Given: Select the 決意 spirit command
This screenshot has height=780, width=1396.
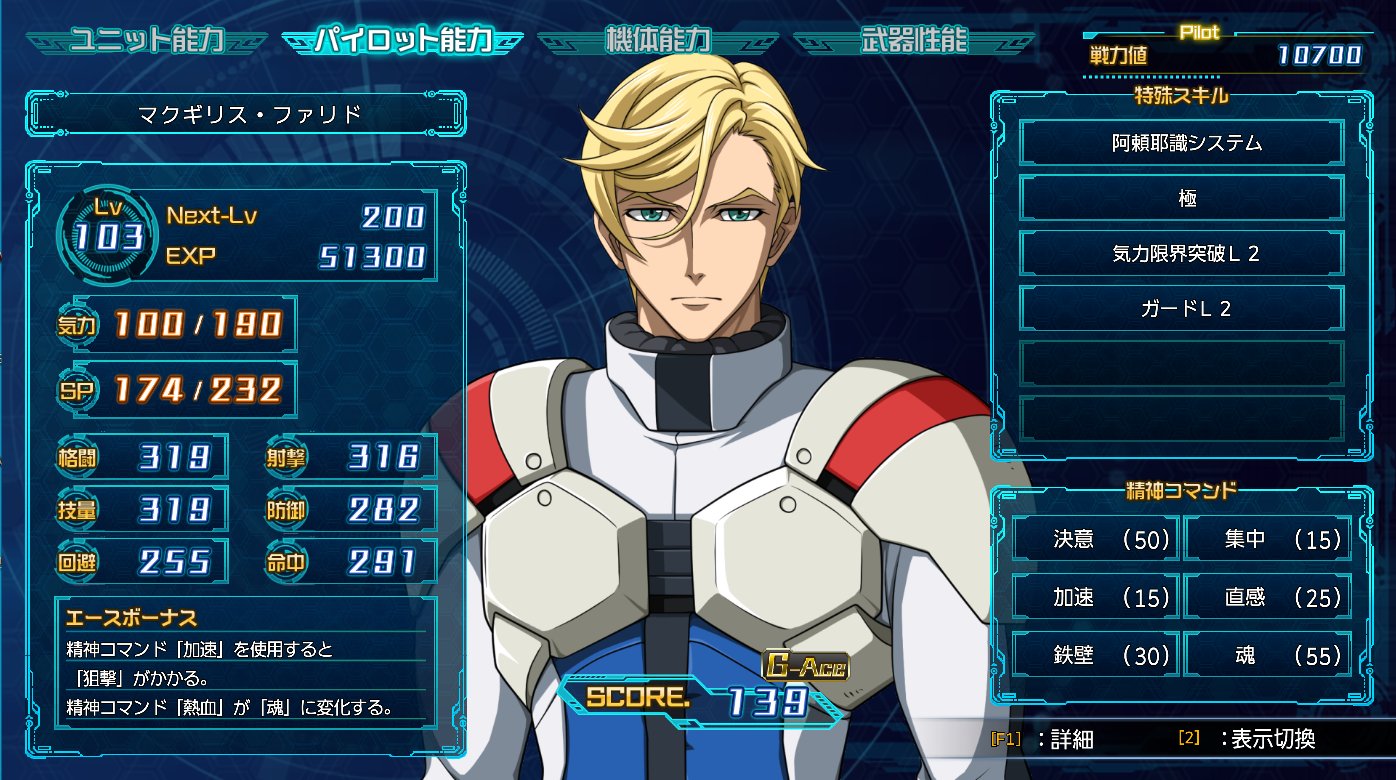Looking at the screenshot, I should 1096,540.
